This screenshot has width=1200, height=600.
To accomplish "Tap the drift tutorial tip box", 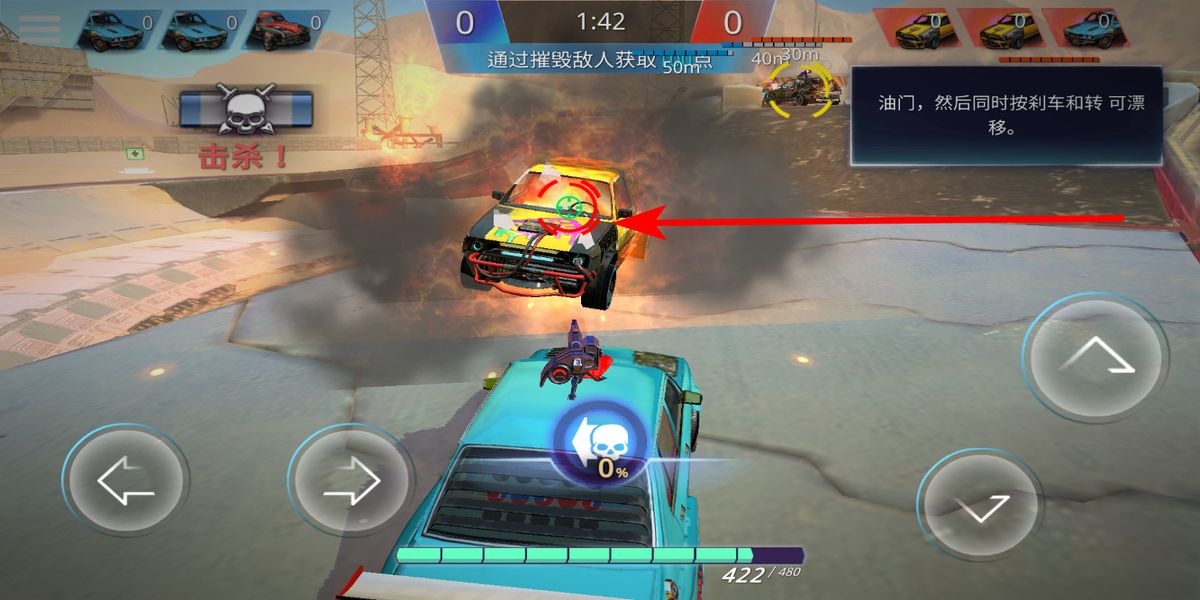I will click(1006, 115).
